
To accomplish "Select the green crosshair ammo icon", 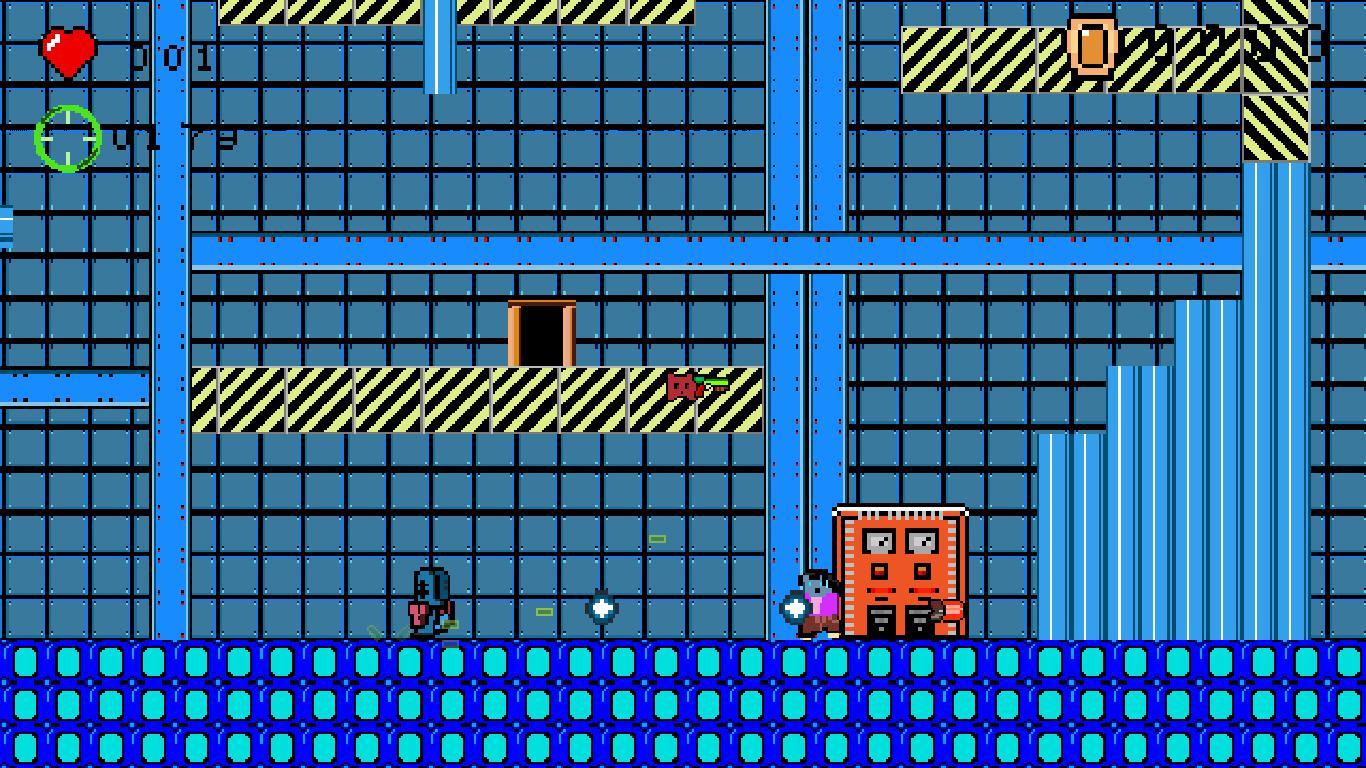I will [65, 137].
